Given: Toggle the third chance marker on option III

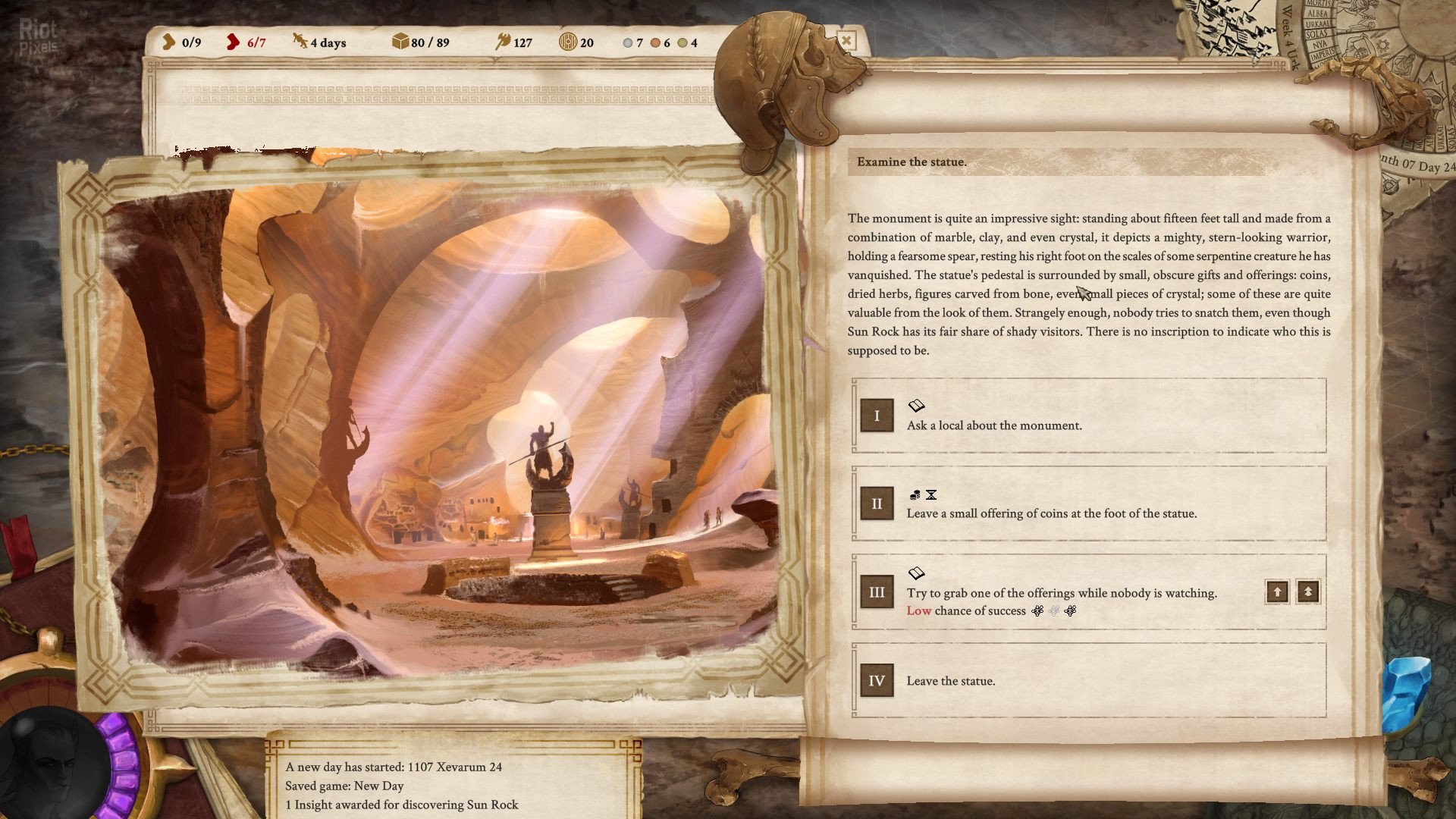Looking at the screenshot, I should point(1071,610).
